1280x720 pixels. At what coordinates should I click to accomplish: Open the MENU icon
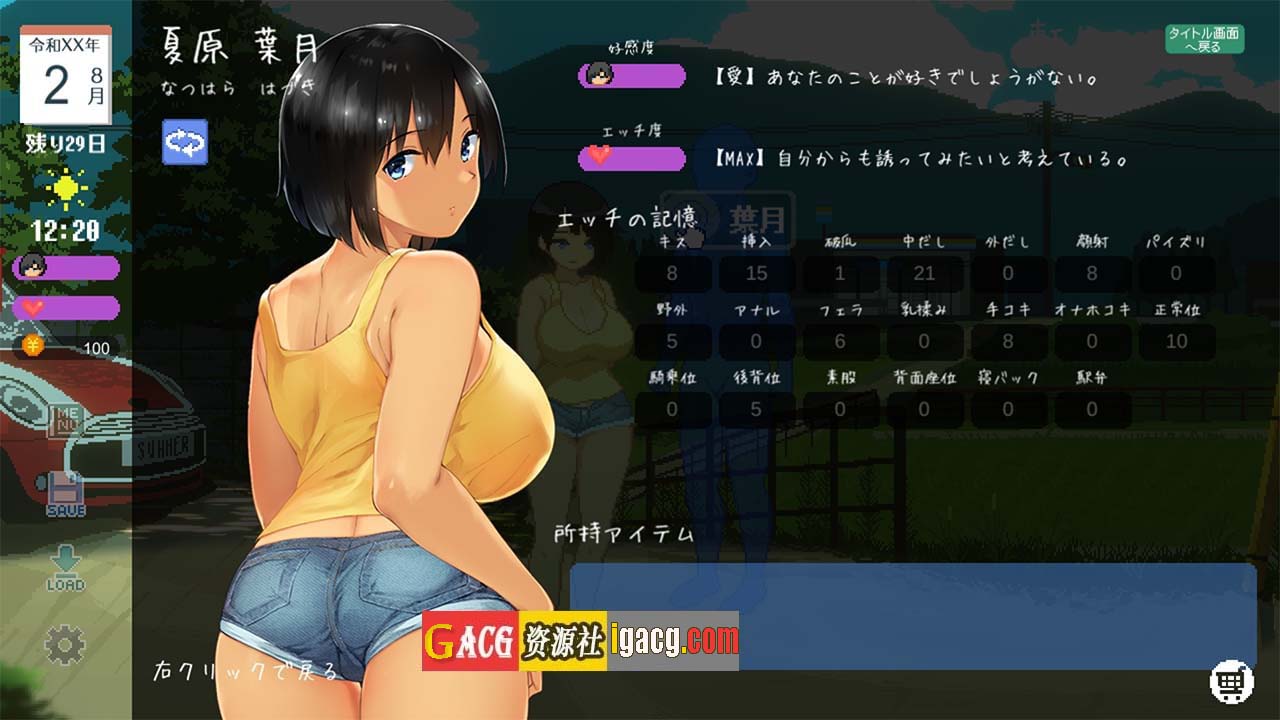click(66, 419)
